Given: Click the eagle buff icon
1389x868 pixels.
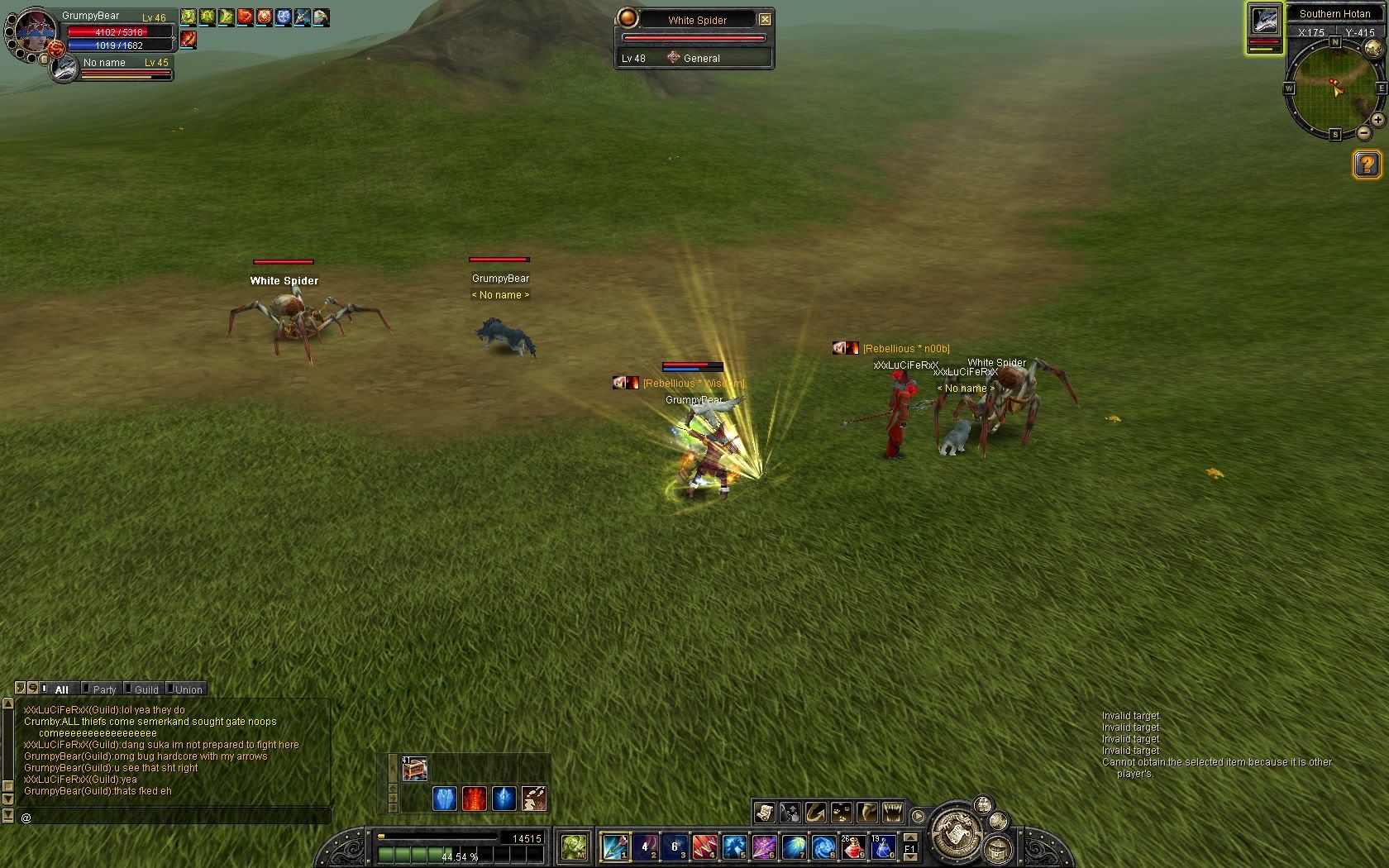Looking at the screenshot, I should tap(321, 17).
